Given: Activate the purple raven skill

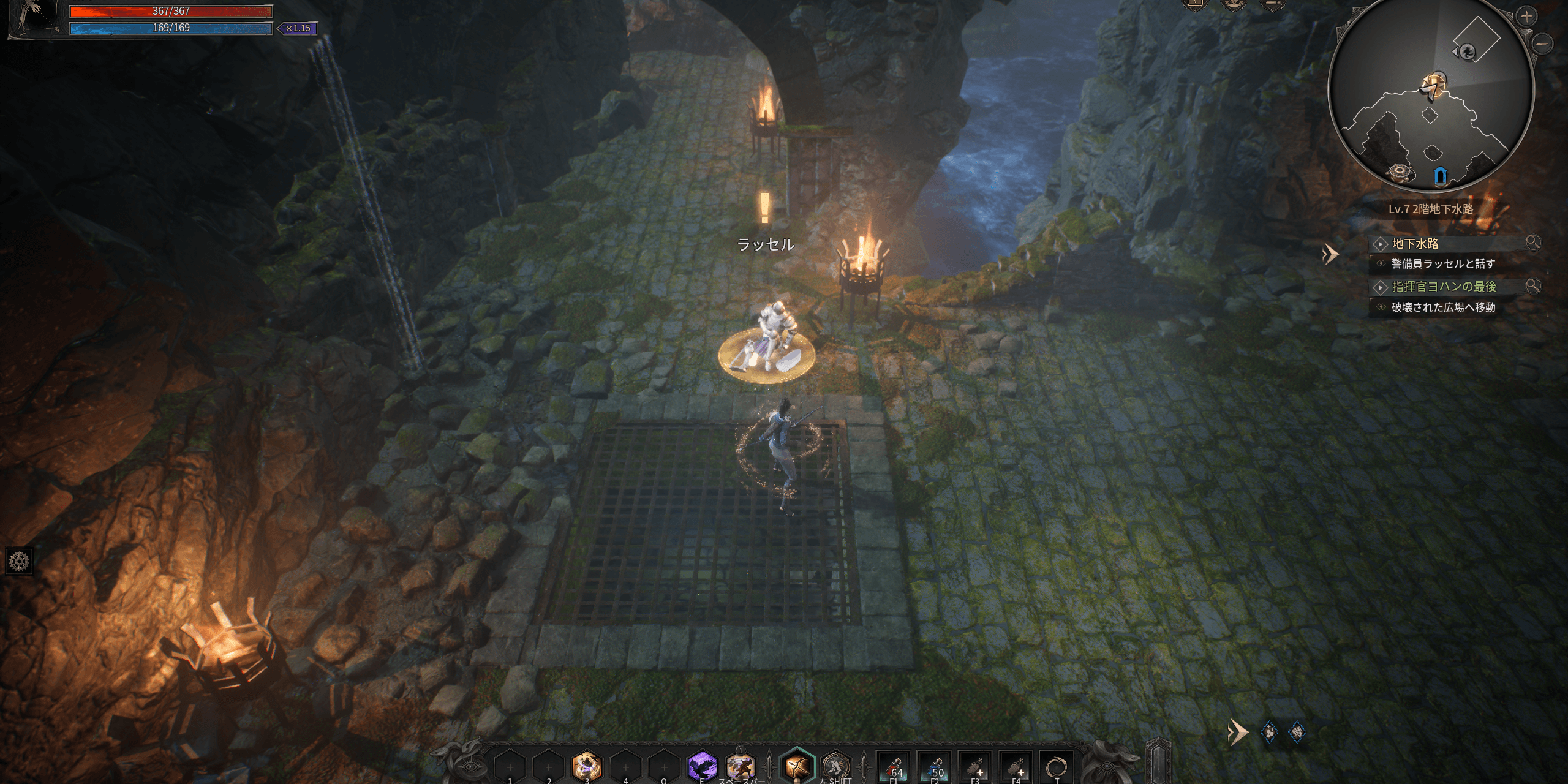Looking at the screenshot, I should click(702, 766).
